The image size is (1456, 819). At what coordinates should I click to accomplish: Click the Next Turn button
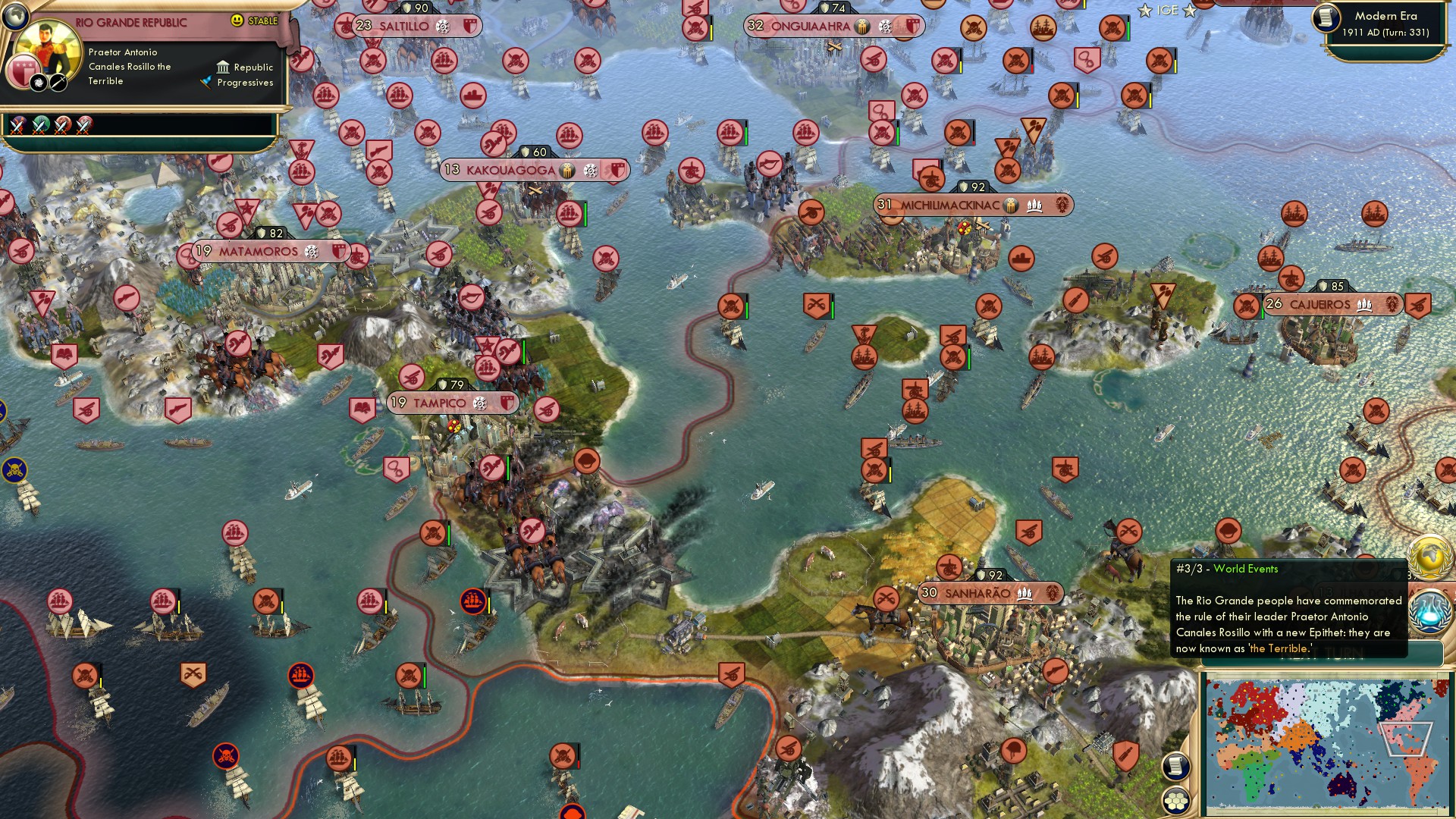click(x=1321, y=654)
